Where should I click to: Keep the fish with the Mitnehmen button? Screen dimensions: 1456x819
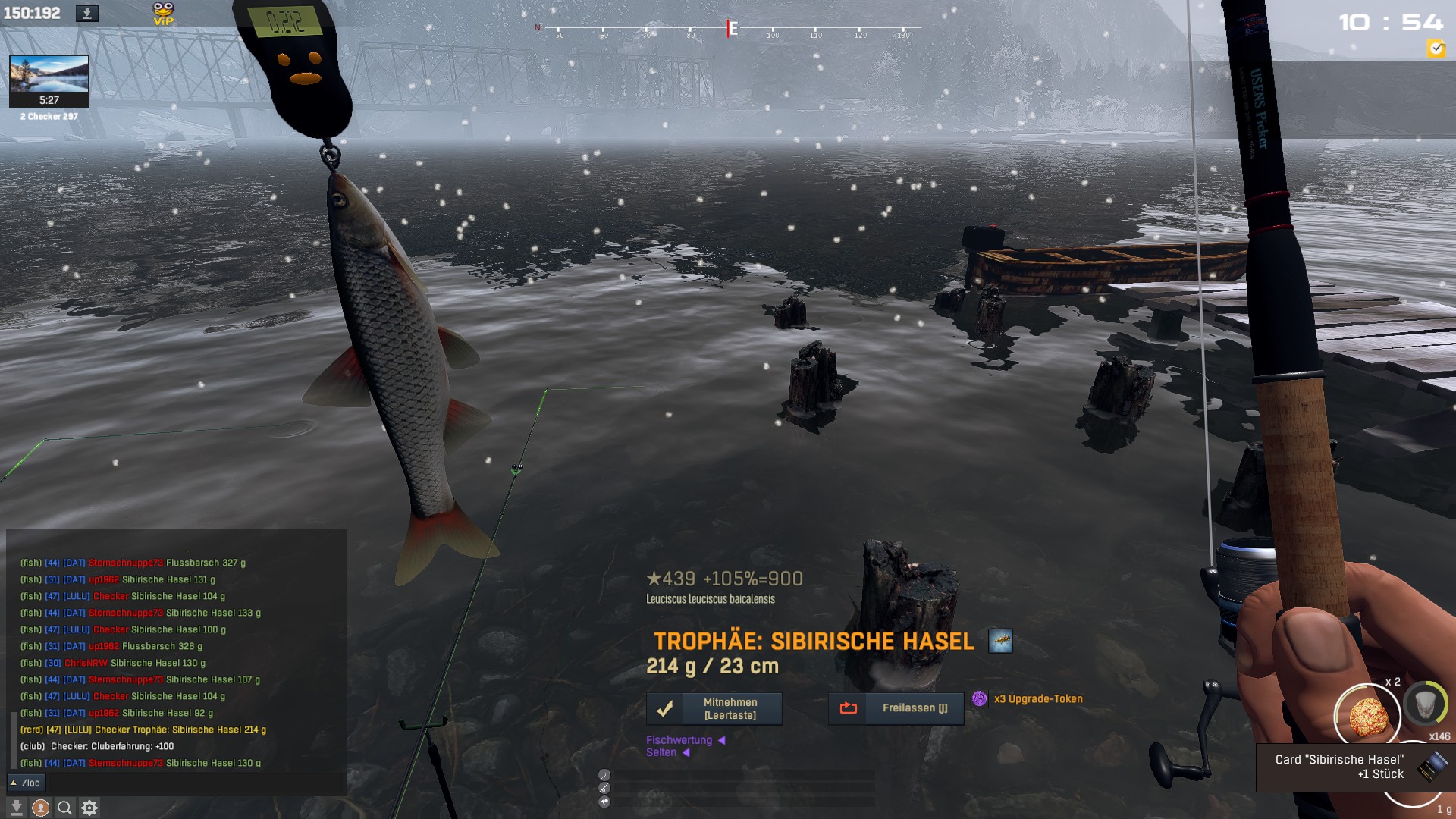(714, 709)
